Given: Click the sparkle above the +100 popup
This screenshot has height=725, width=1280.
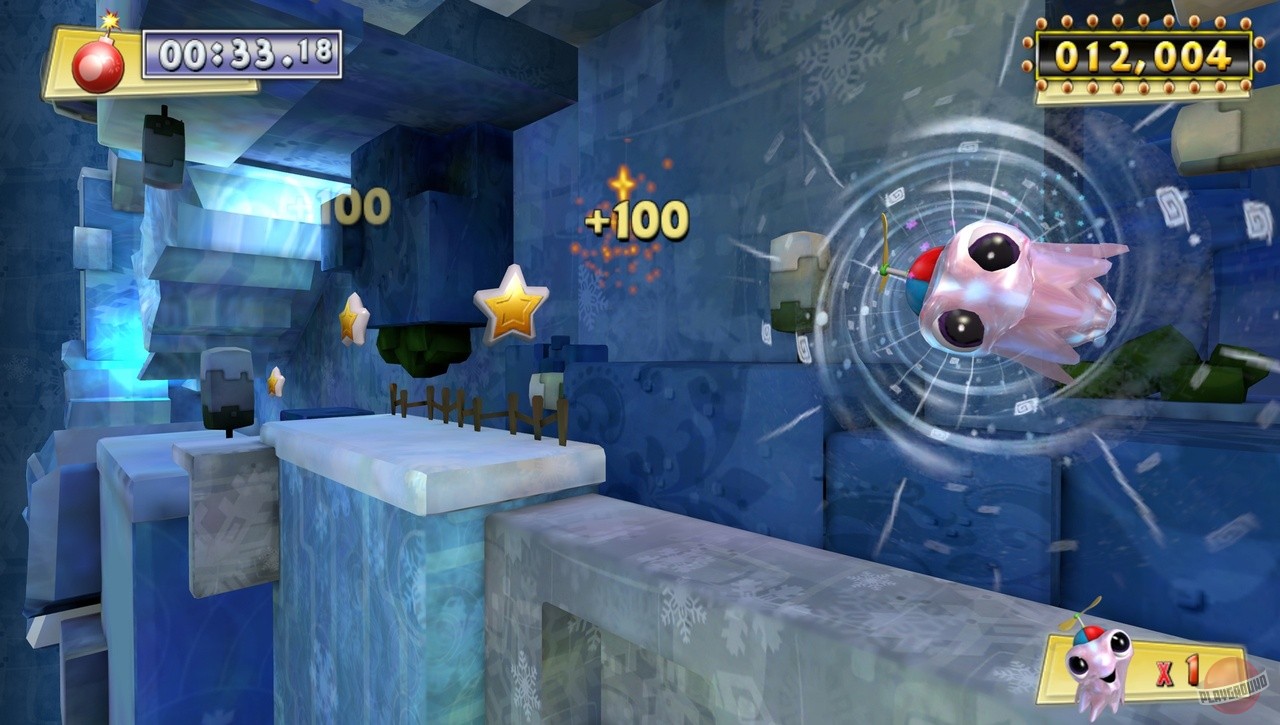Looking at the screenshot, I should pyautogui.click(x=624, y=184).
